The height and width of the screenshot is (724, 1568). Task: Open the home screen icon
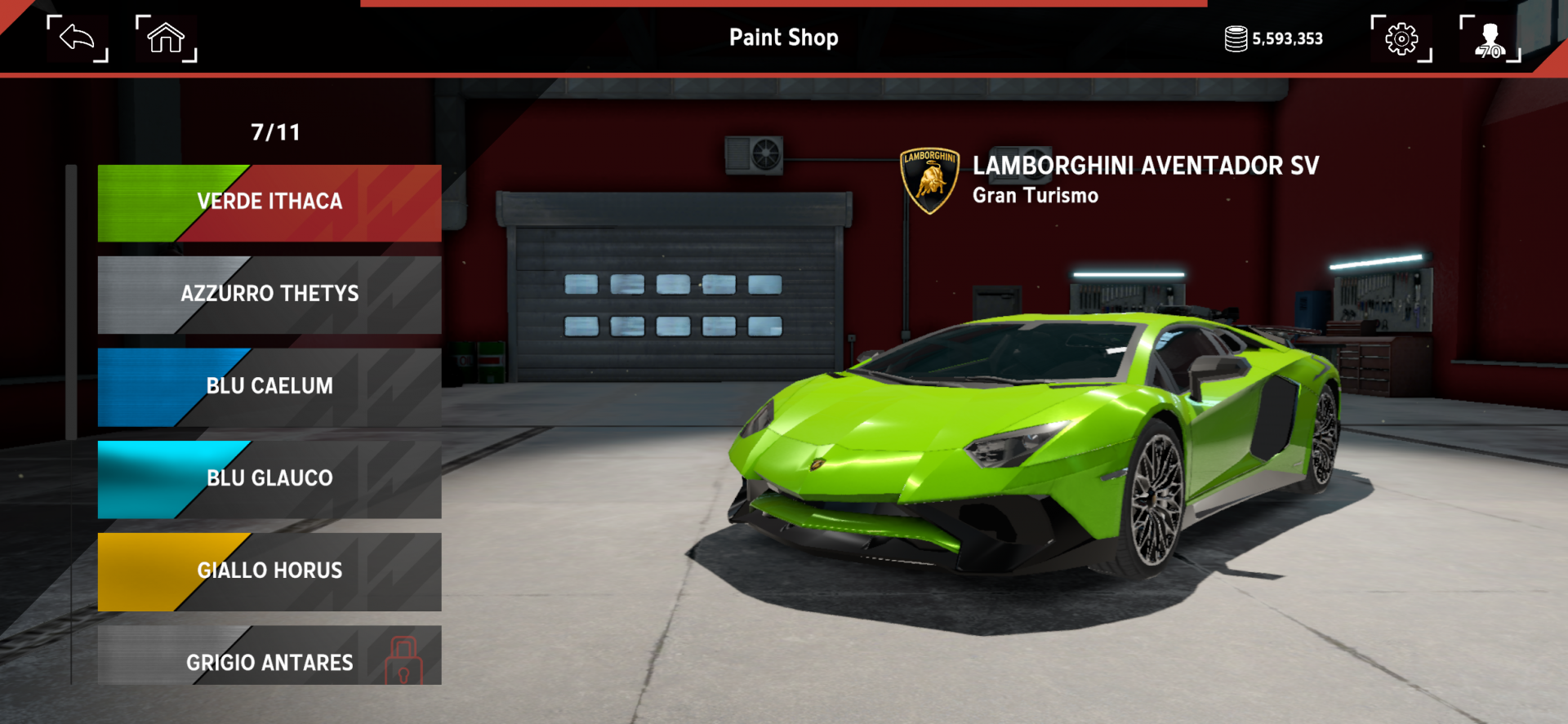(x=166, y=38)
